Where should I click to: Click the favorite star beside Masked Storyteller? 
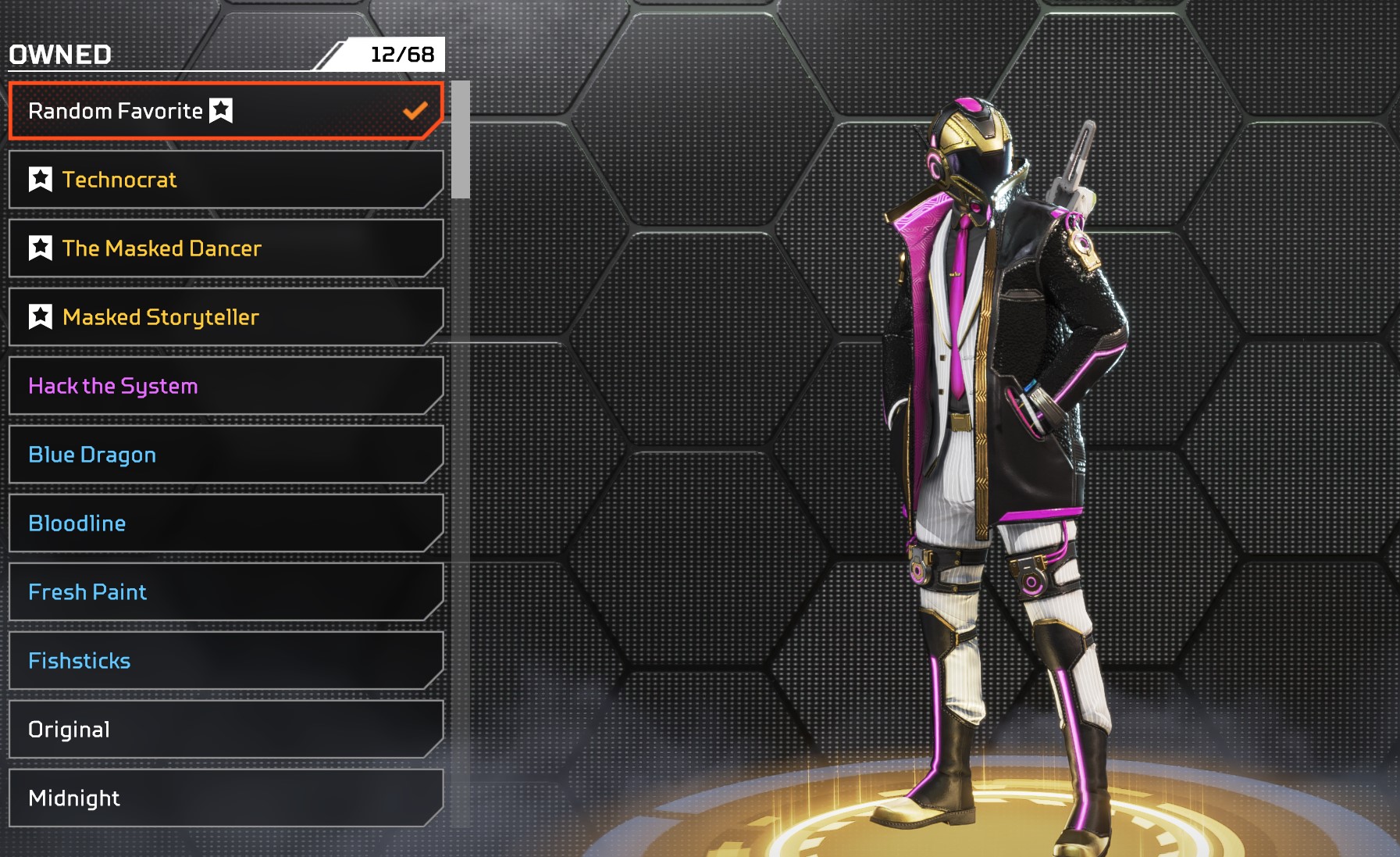(41, 317)
